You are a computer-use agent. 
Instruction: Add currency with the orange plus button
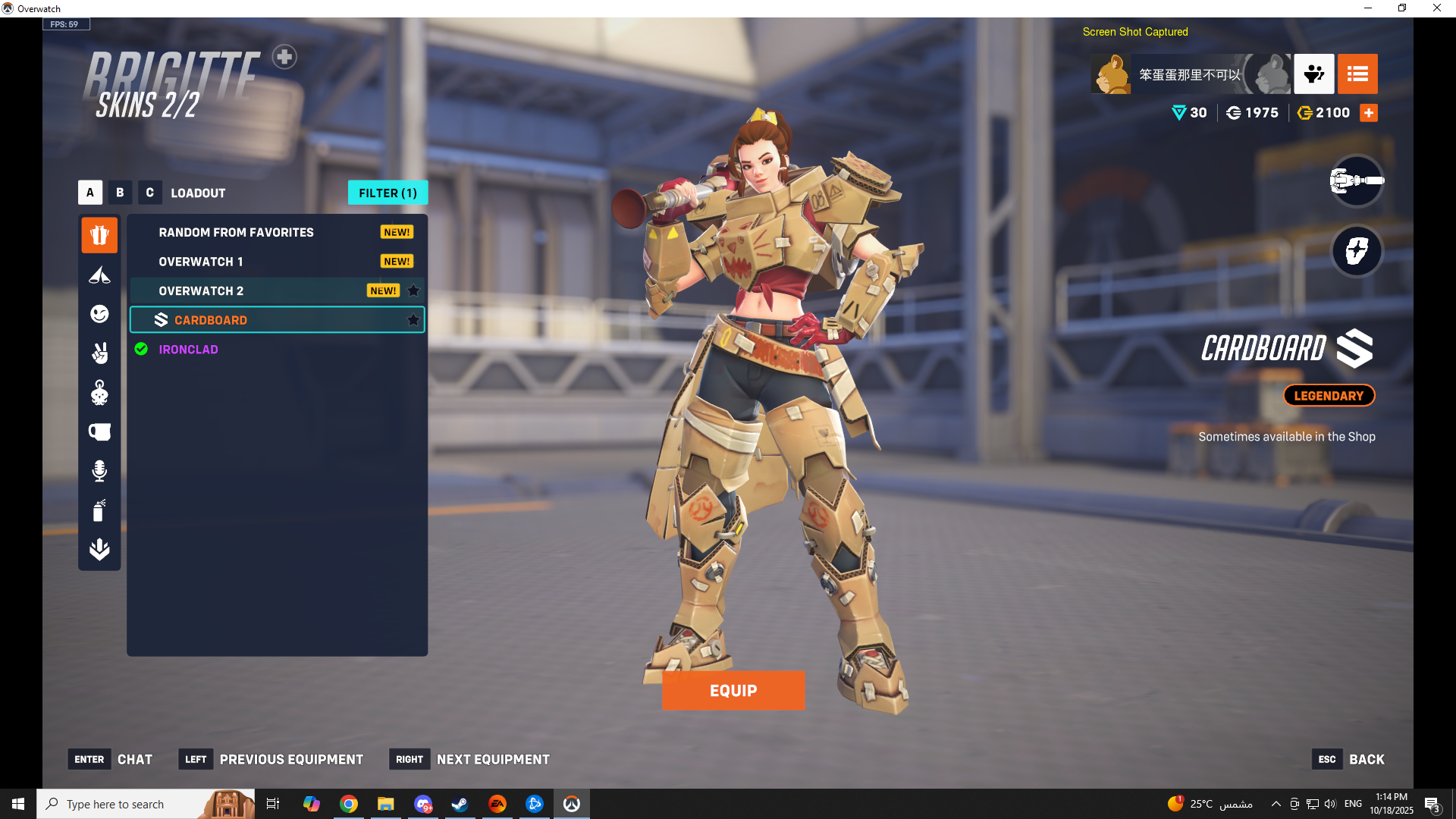(x=1369, y=113)
